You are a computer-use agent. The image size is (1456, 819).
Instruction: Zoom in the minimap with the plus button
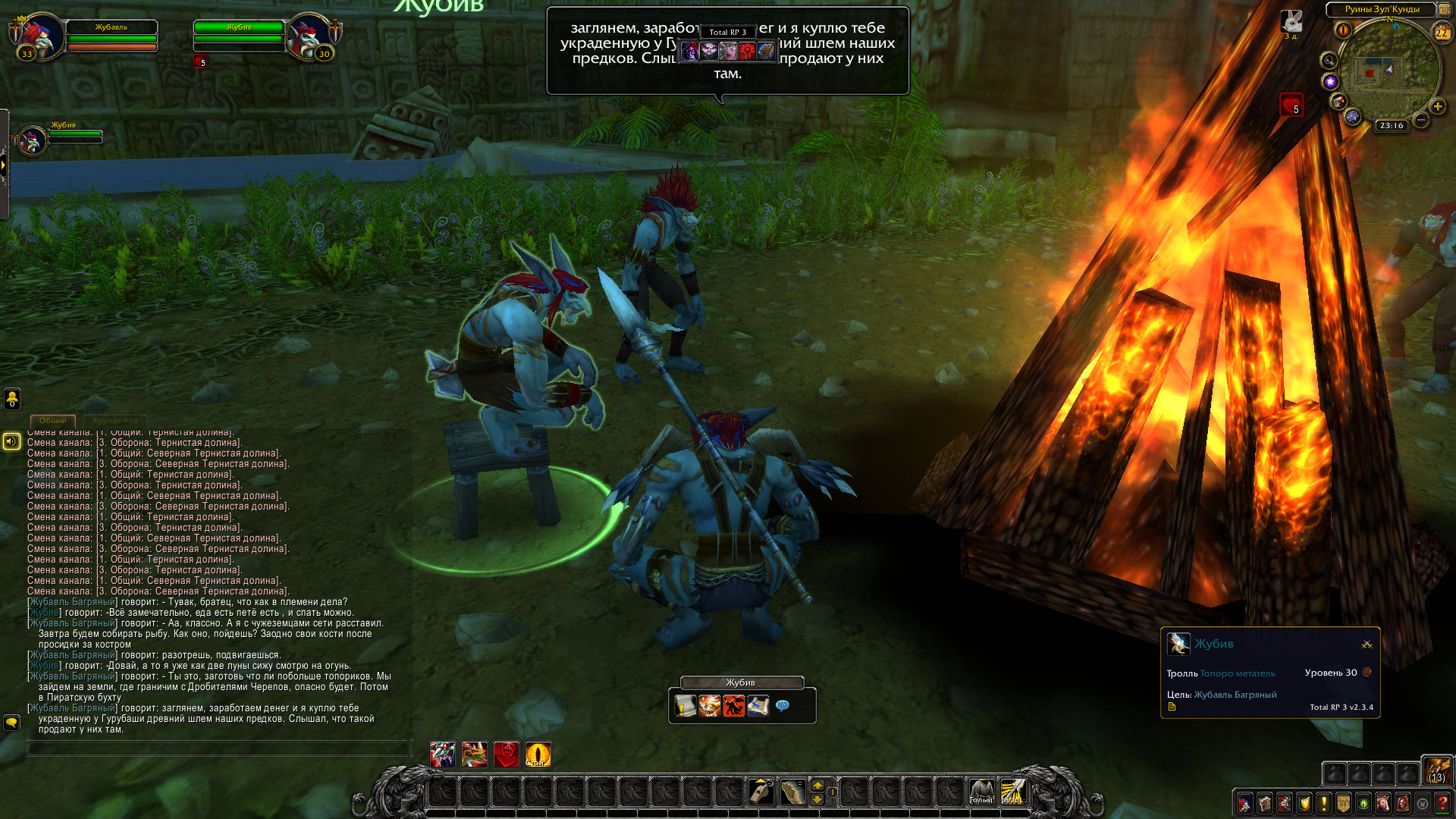1437,106
